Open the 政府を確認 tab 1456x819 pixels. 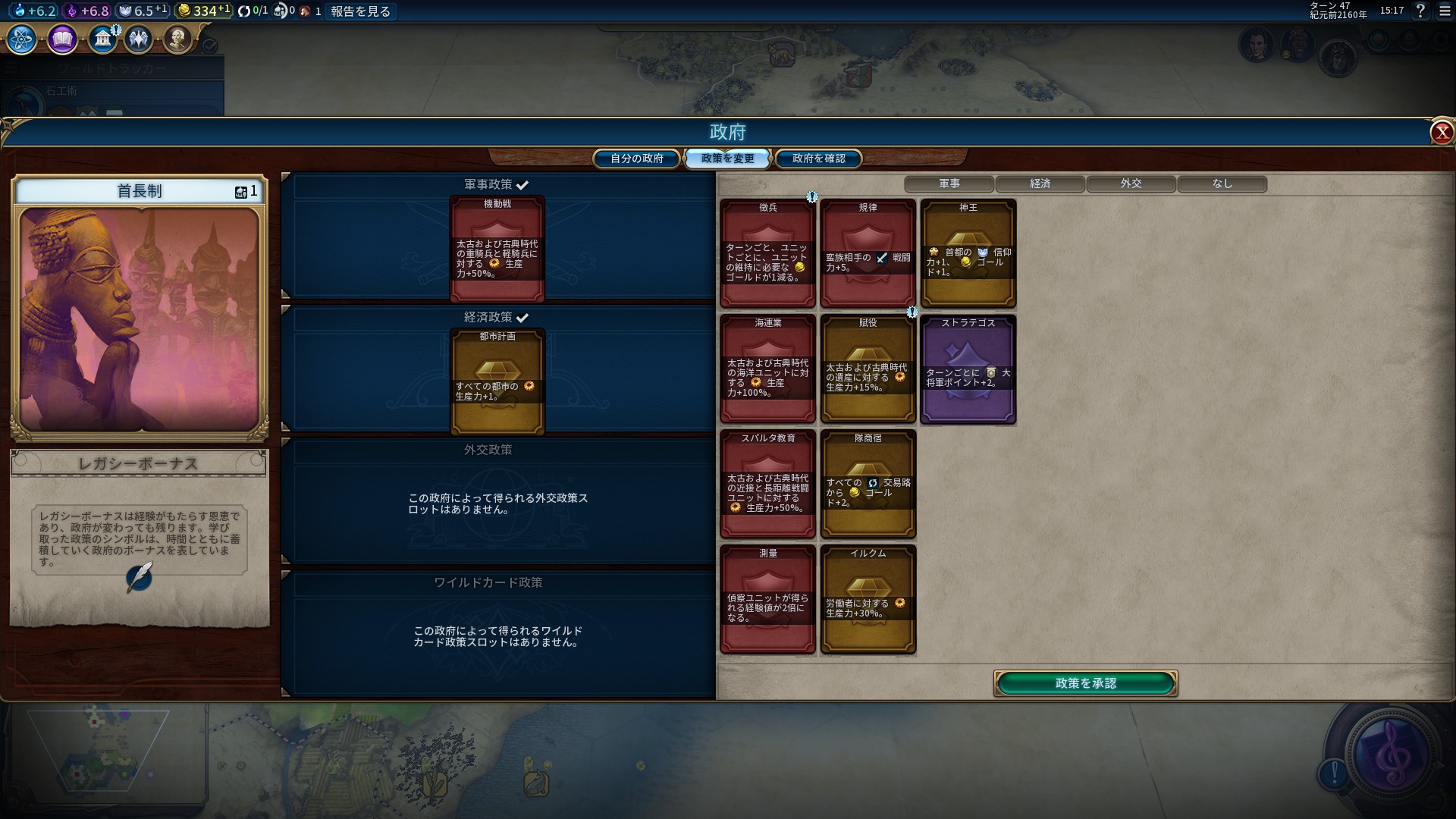(818, 158)
